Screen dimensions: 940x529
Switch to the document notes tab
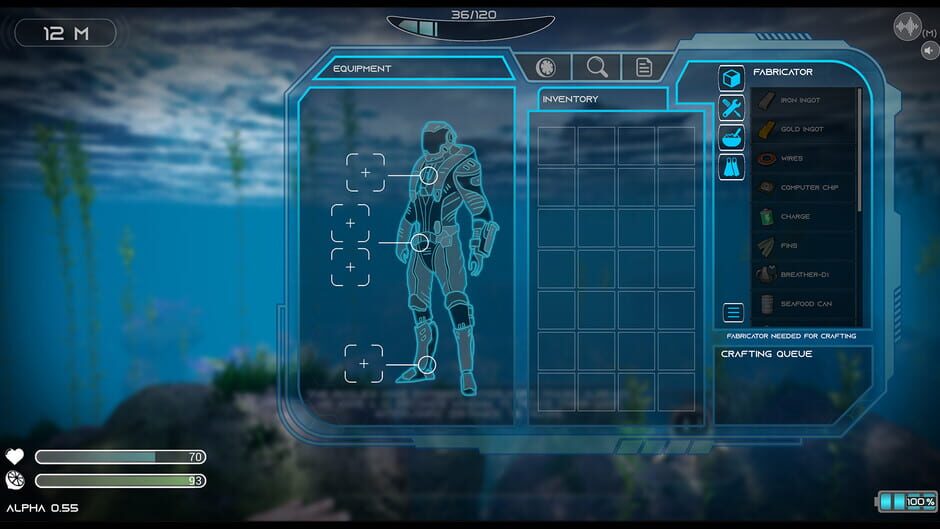tap(645, 67)
